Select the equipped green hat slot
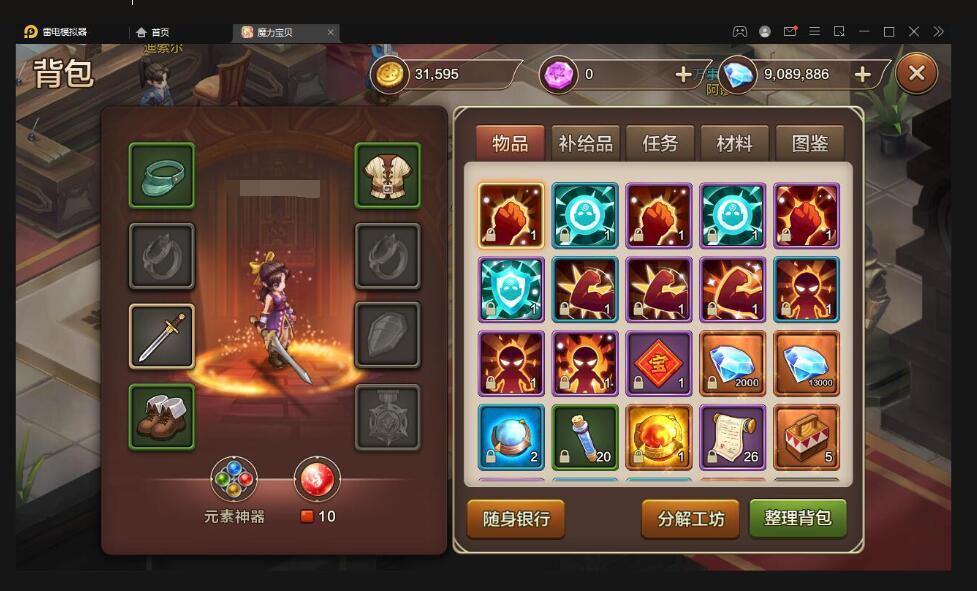This screenshot has height=591, width=977. (162, 175)
